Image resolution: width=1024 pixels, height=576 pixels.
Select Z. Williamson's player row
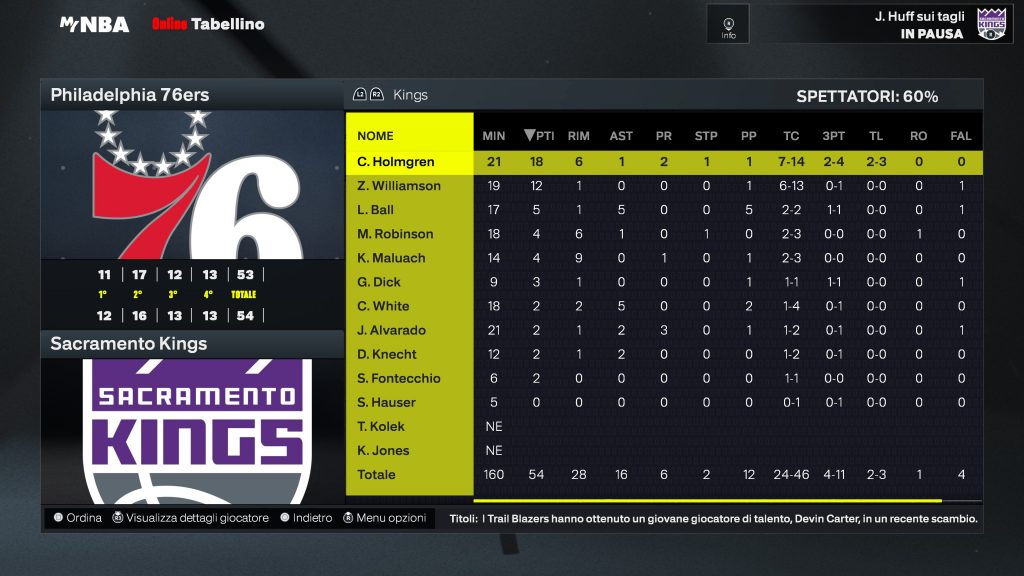pos(399,186)
